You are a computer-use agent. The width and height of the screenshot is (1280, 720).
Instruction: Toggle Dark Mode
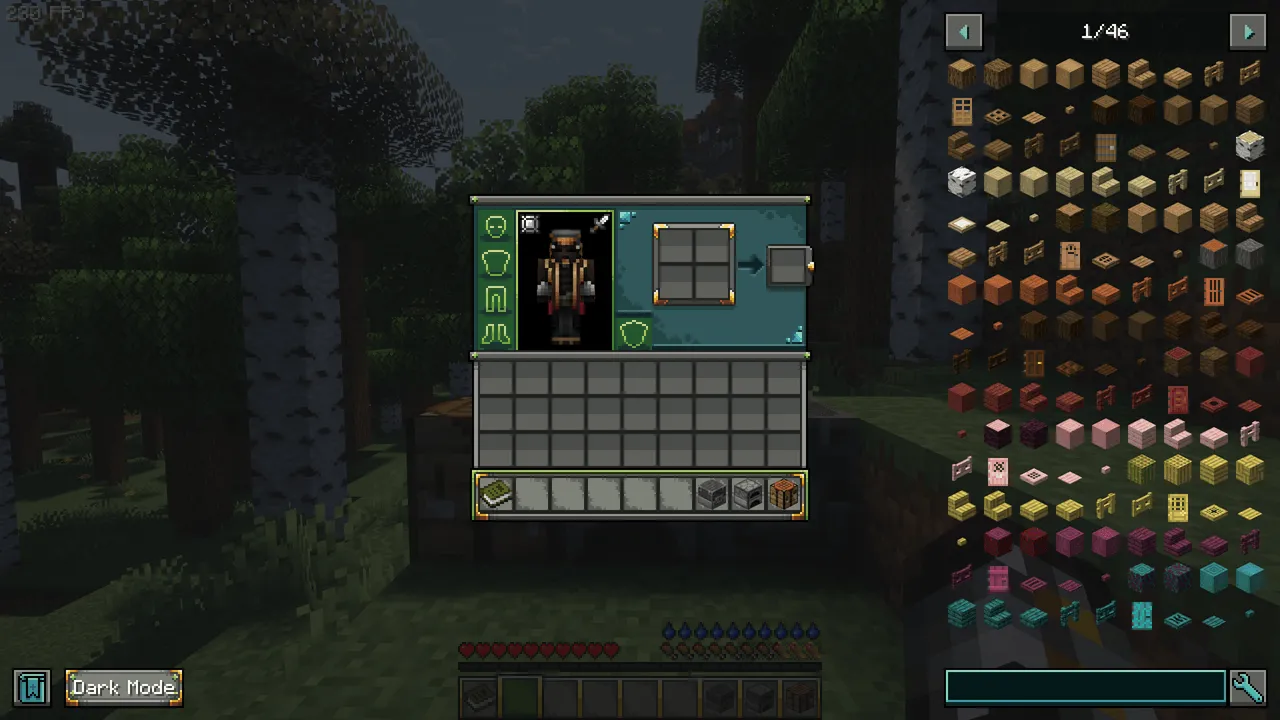123,687
